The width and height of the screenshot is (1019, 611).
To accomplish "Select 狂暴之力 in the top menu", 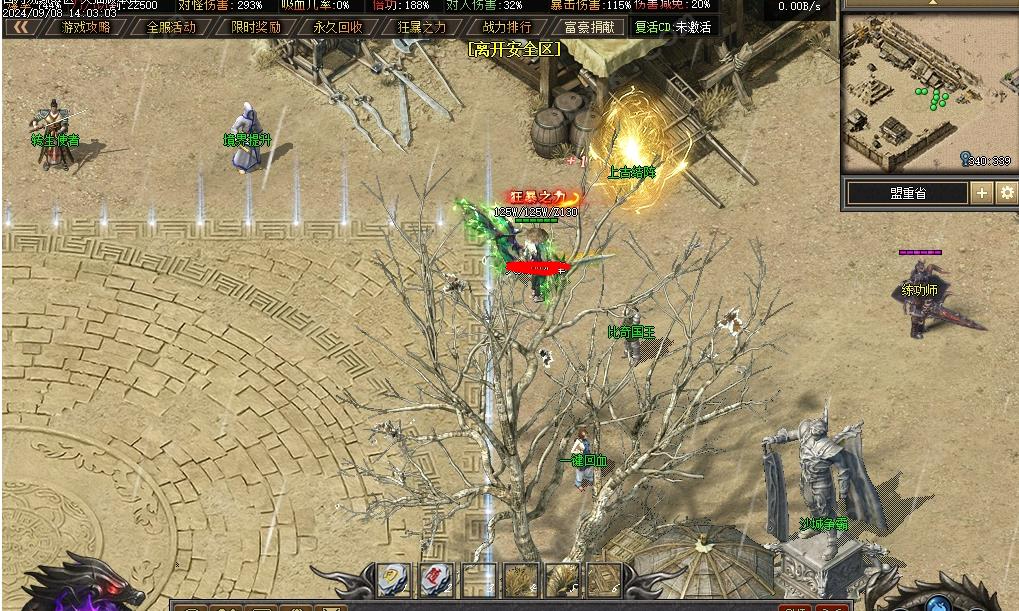I will (x=422, y=27).
